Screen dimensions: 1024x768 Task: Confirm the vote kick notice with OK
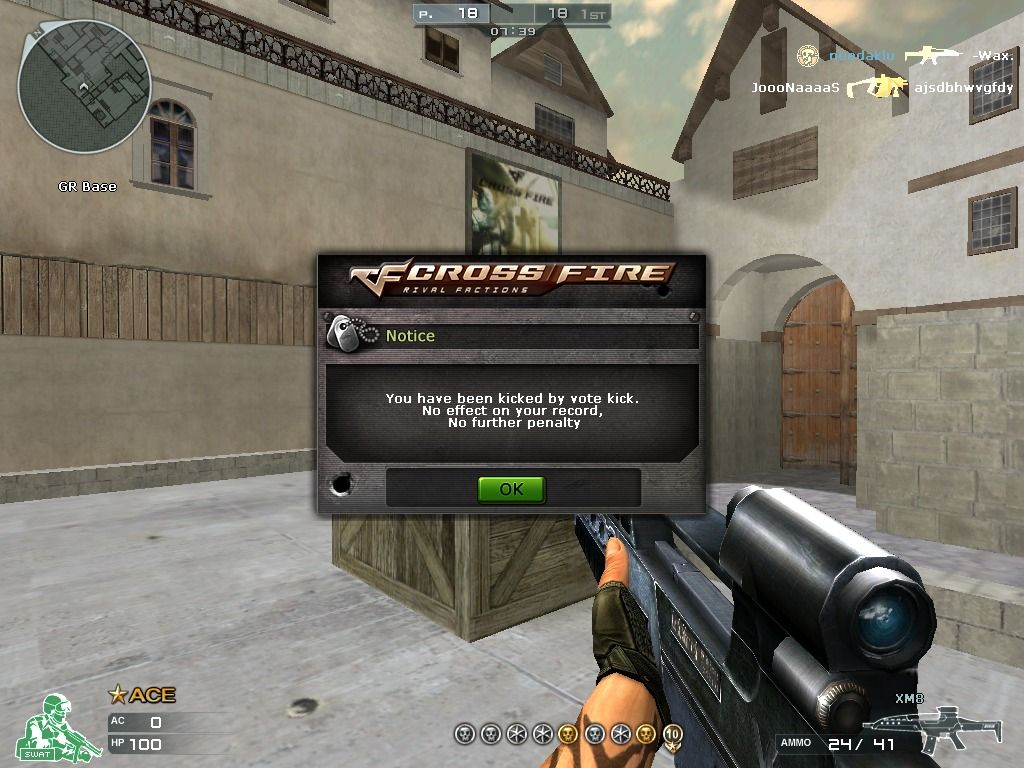(511, 489)
